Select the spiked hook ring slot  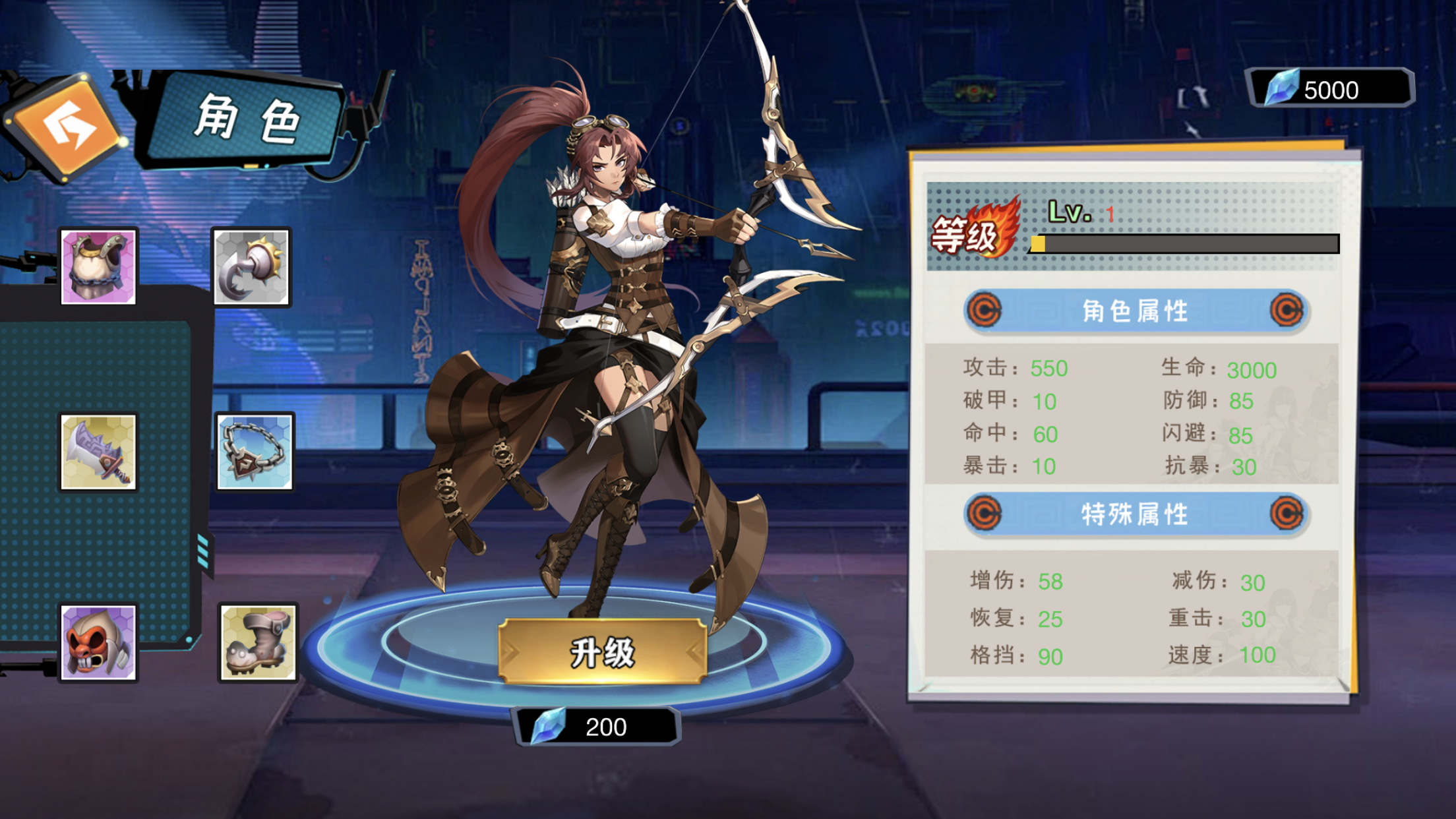coord(251,267)
